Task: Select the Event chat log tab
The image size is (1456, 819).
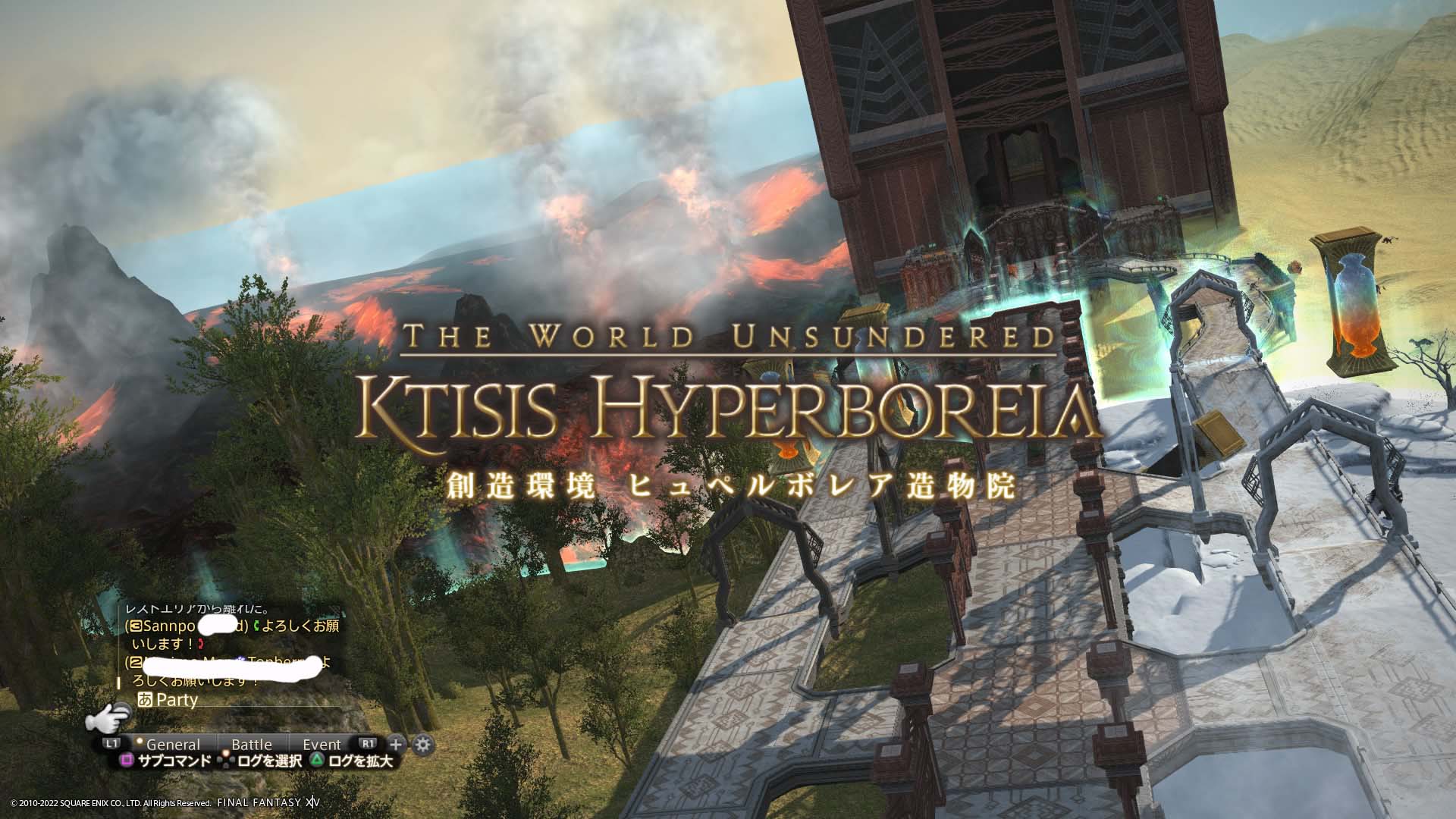Action: coord(322,745)
